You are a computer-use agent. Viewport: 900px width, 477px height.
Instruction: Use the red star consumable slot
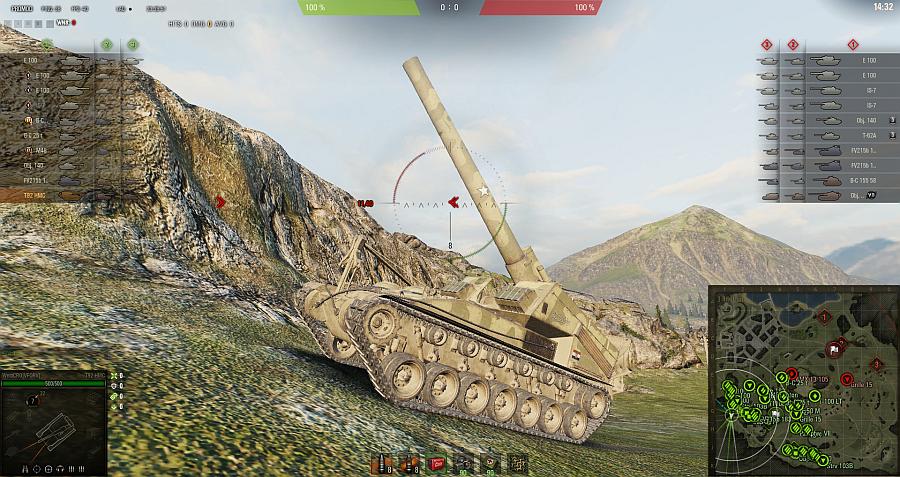point(490,463)
